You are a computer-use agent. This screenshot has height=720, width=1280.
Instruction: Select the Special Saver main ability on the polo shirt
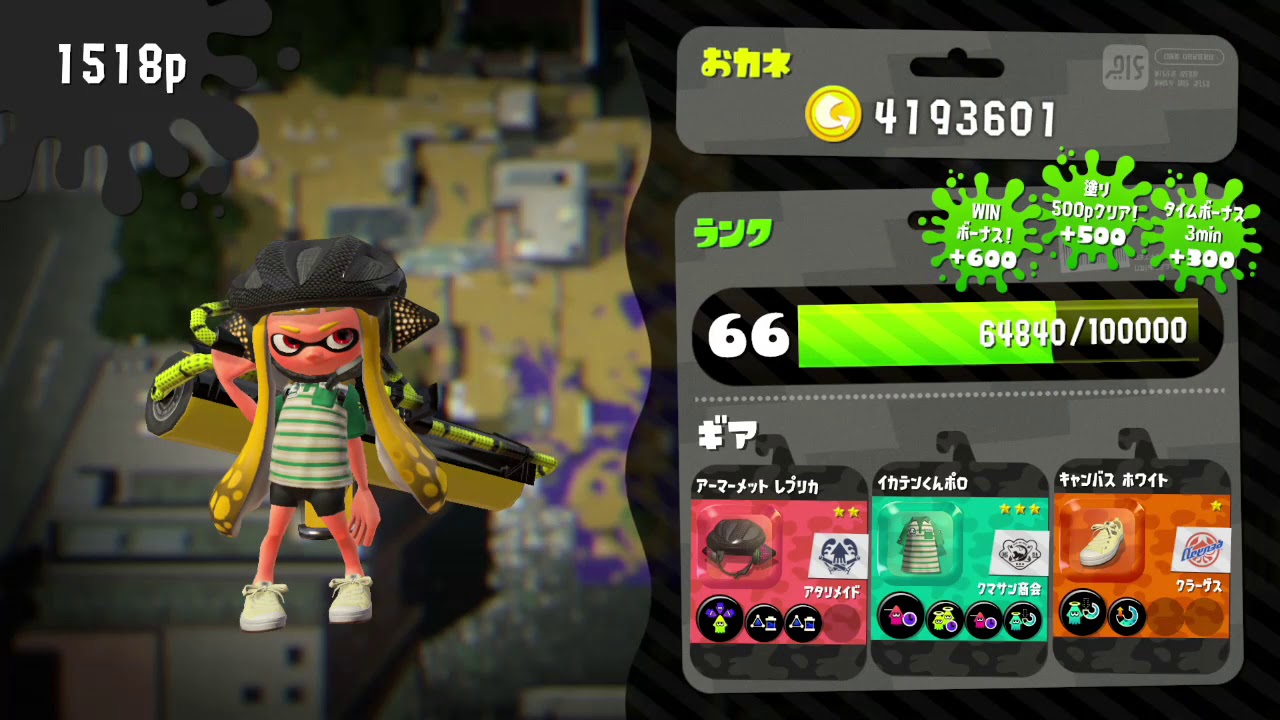[x=899, y=617]
